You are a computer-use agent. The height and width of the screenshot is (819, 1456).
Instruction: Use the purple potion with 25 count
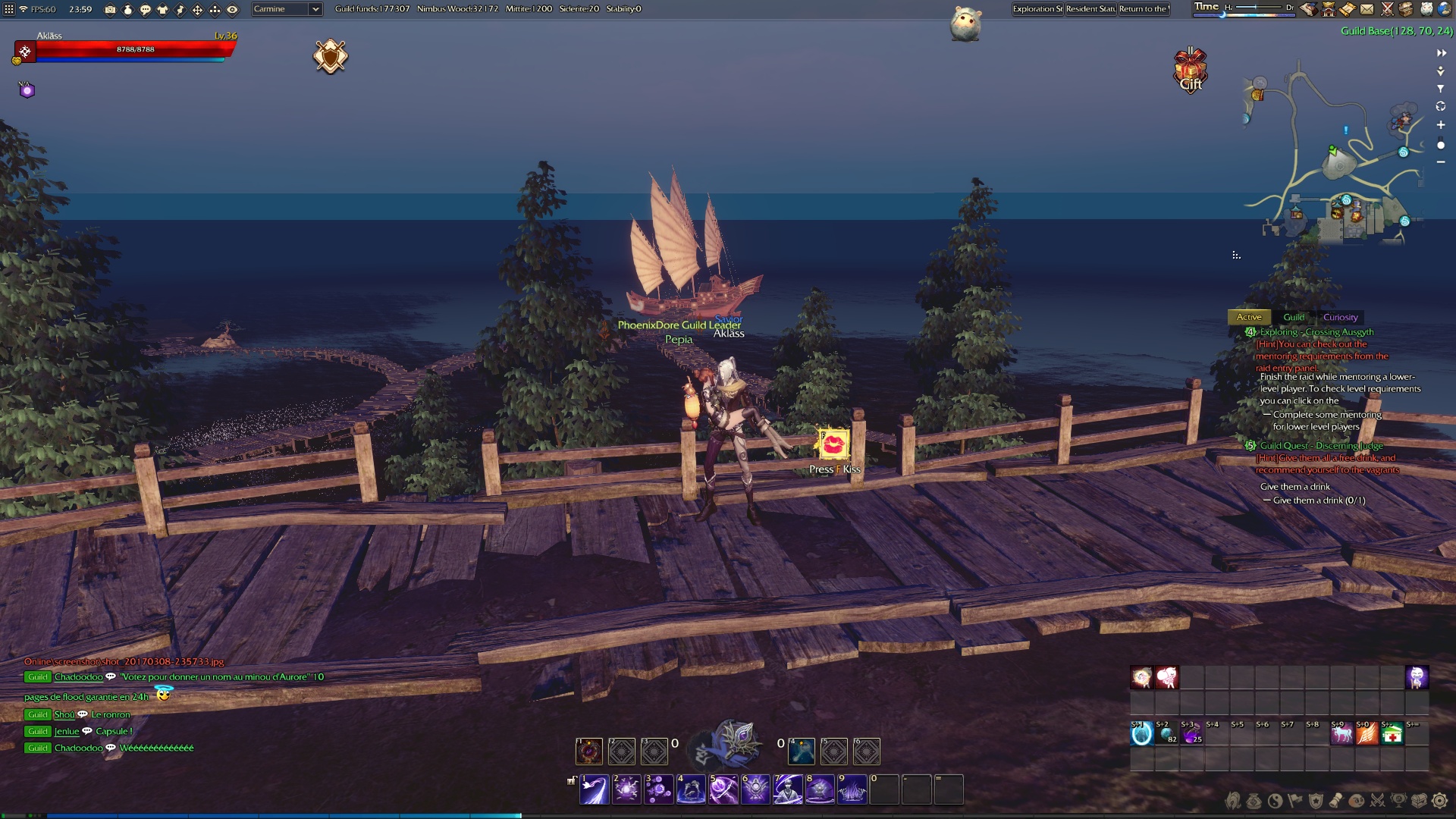click(1191, 734)
